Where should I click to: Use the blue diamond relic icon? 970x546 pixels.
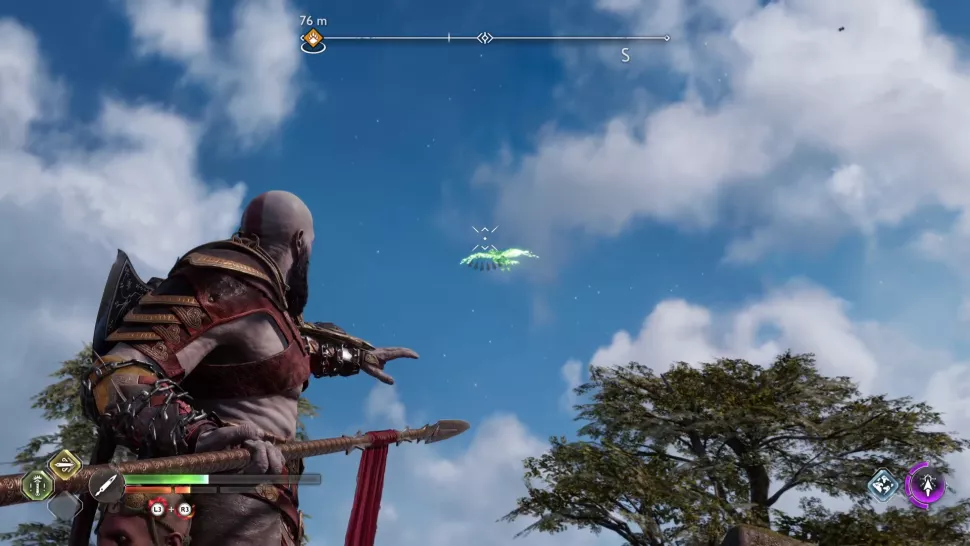pyautogui.click(x=882, y=485)
